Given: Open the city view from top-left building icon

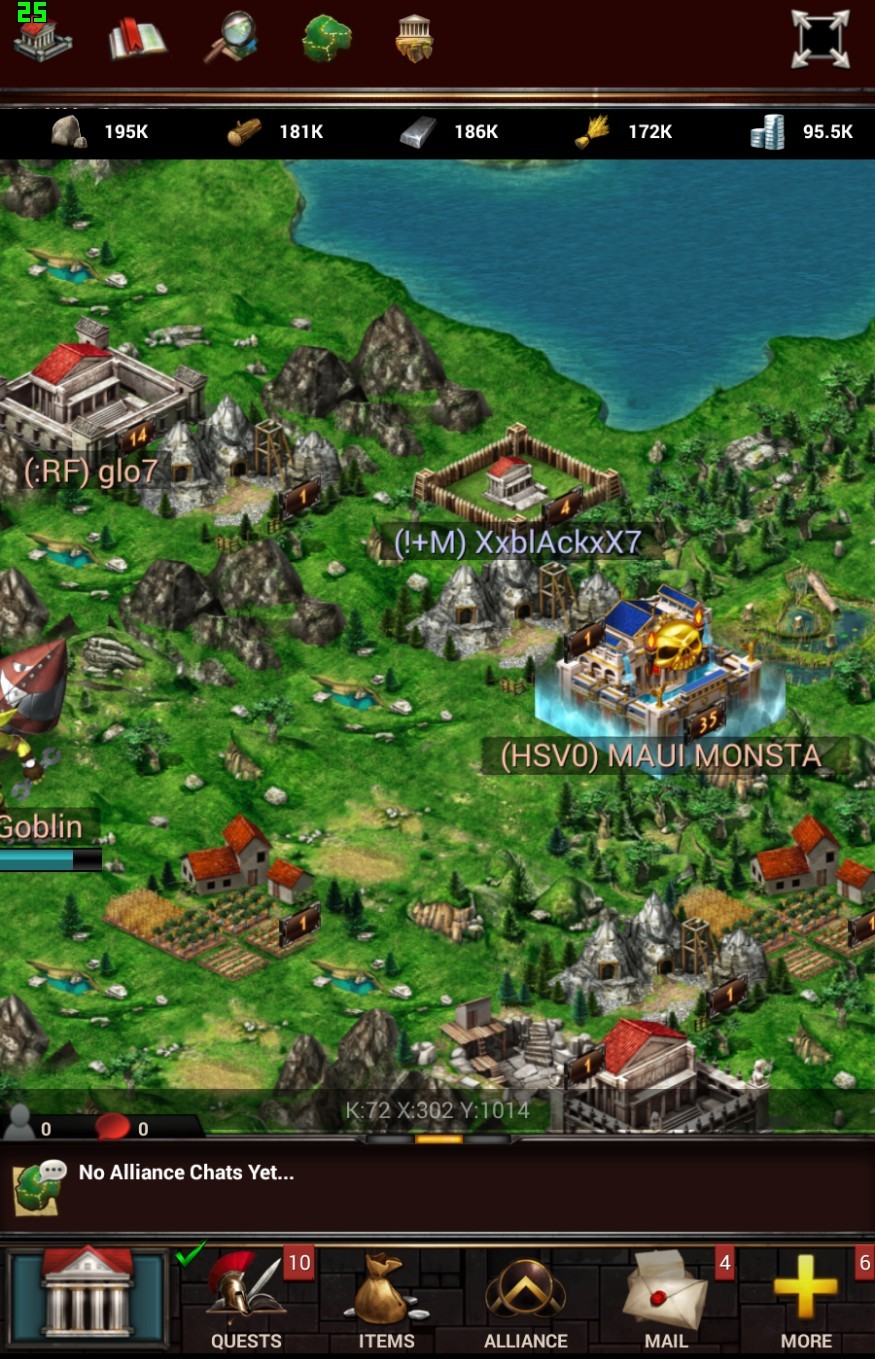Looking at the screenshot, I should pyautogui.click(x=42, y=38).
